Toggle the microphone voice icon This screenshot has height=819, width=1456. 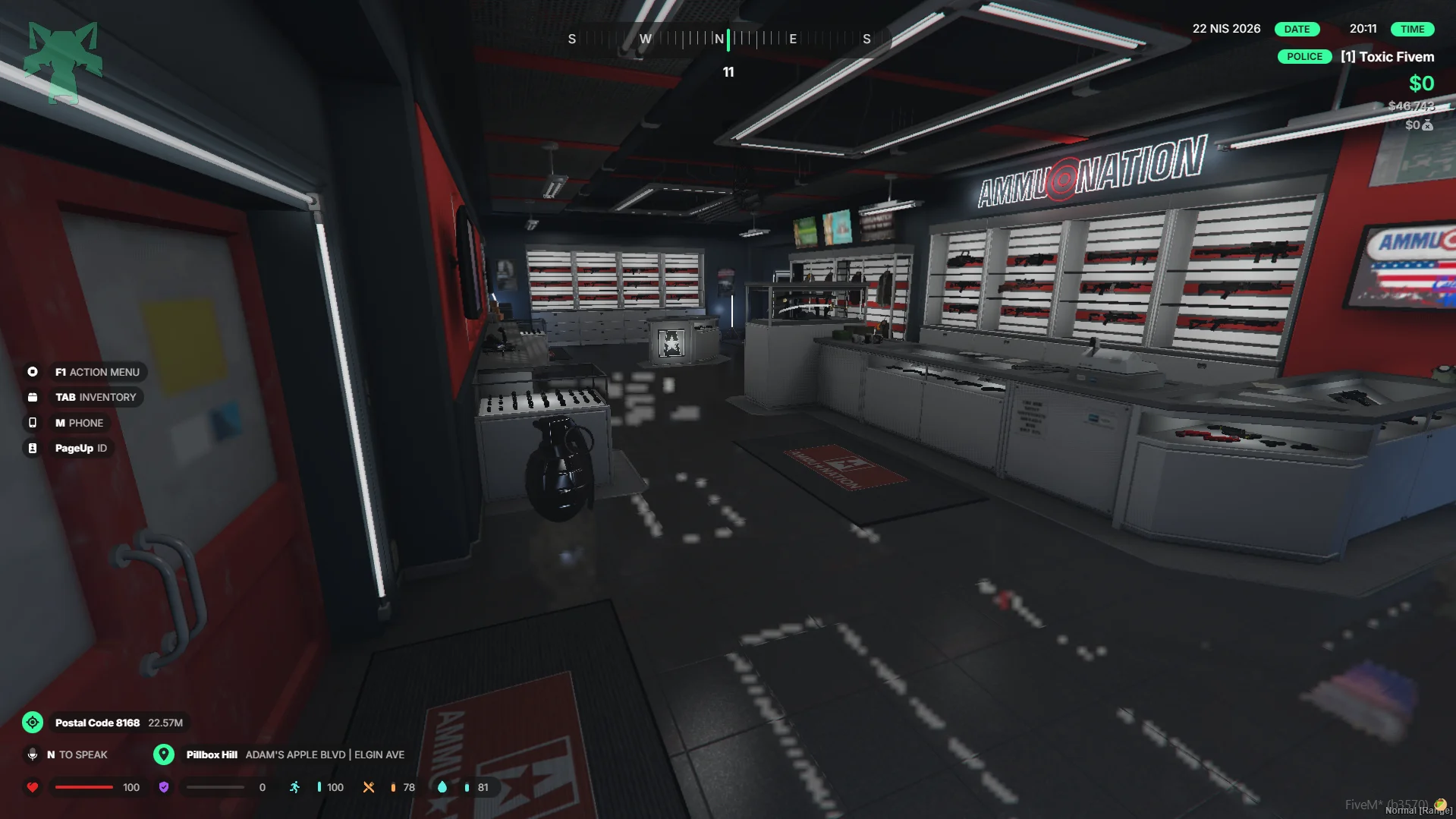point(33,754)
